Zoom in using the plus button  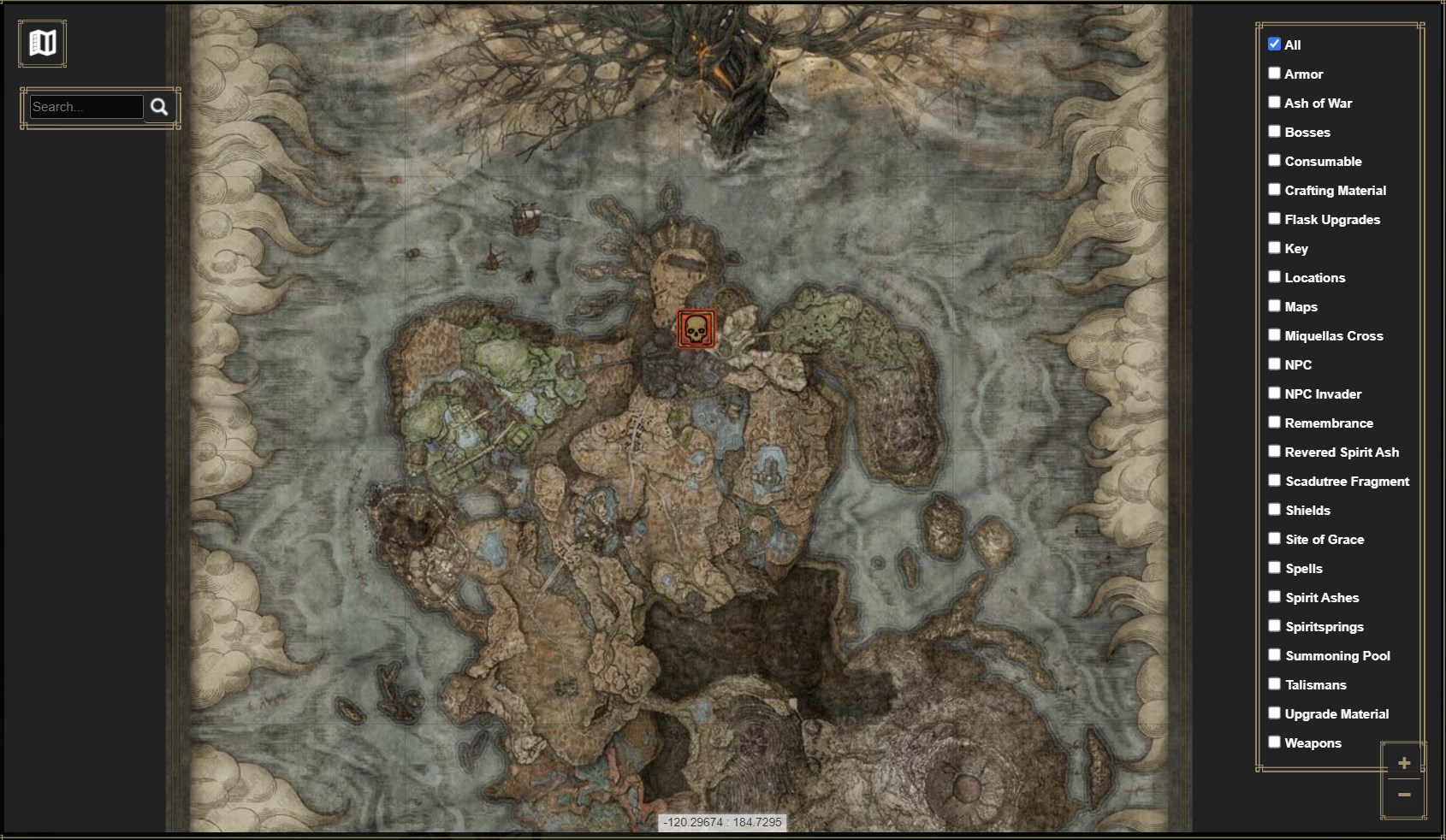click(1404, 762)
